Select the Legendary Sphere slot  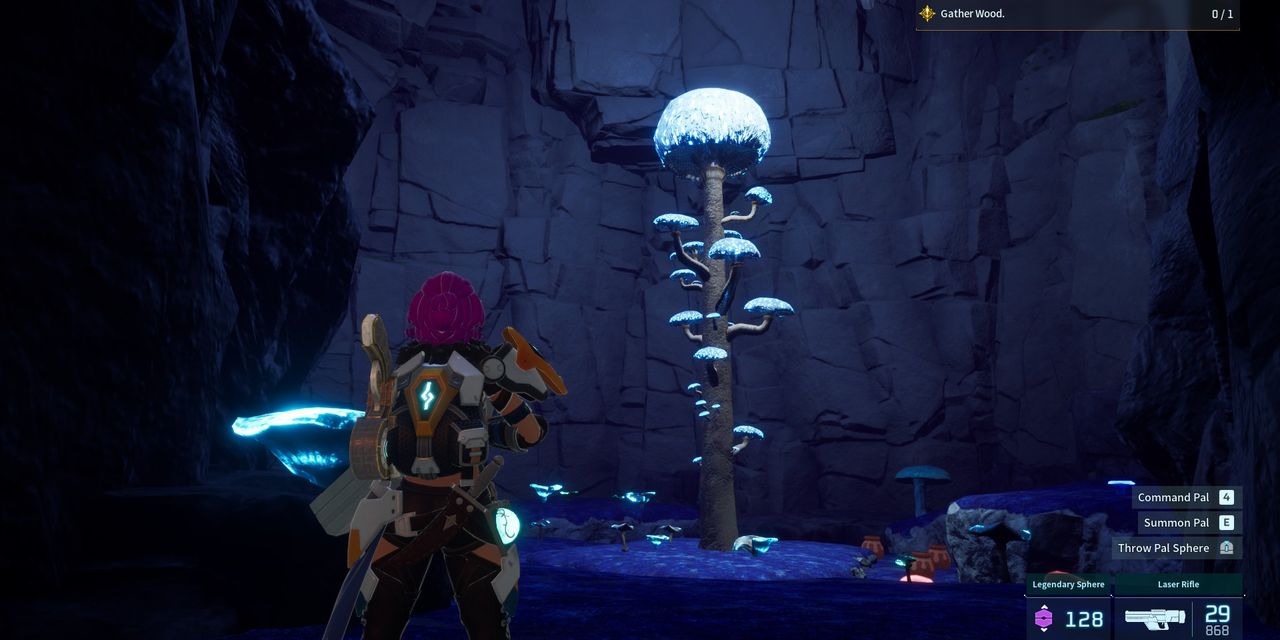1068,607
